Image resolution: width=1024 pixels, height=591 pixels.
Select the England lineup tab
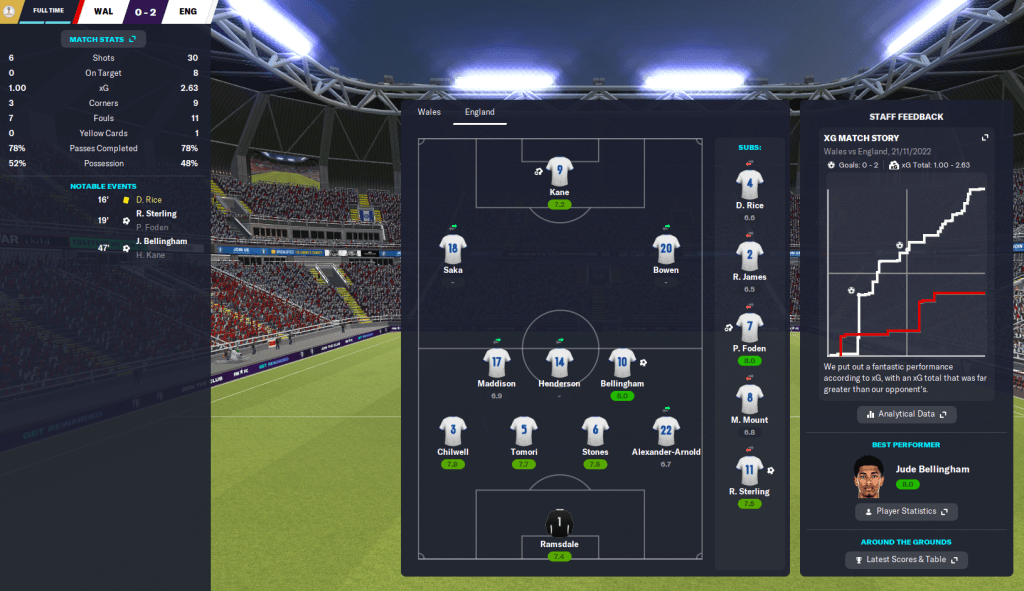(x=480, y=112)
